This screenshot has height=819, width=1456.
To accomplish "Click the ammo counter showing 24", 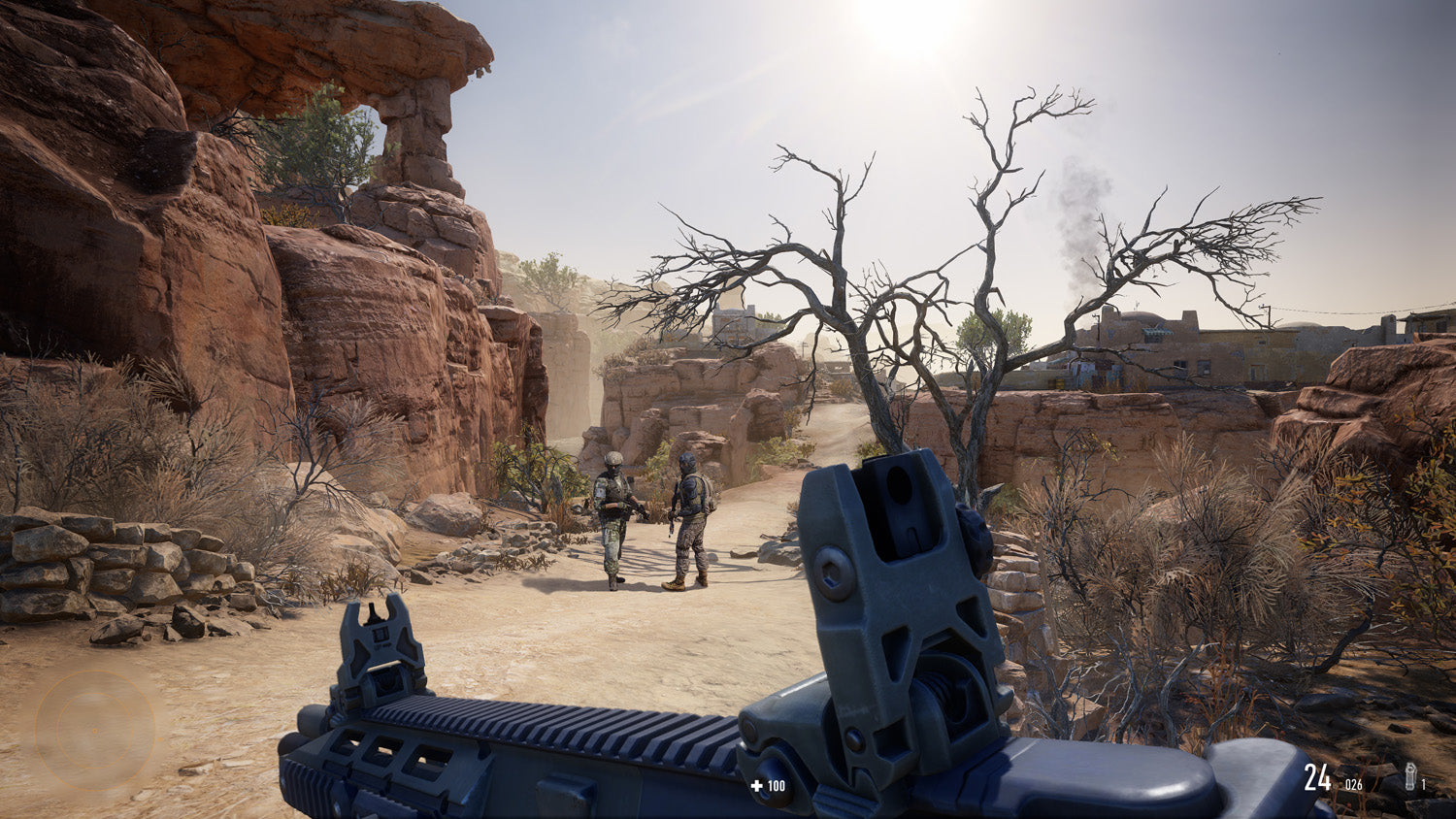I will (x=1318, y=776).
